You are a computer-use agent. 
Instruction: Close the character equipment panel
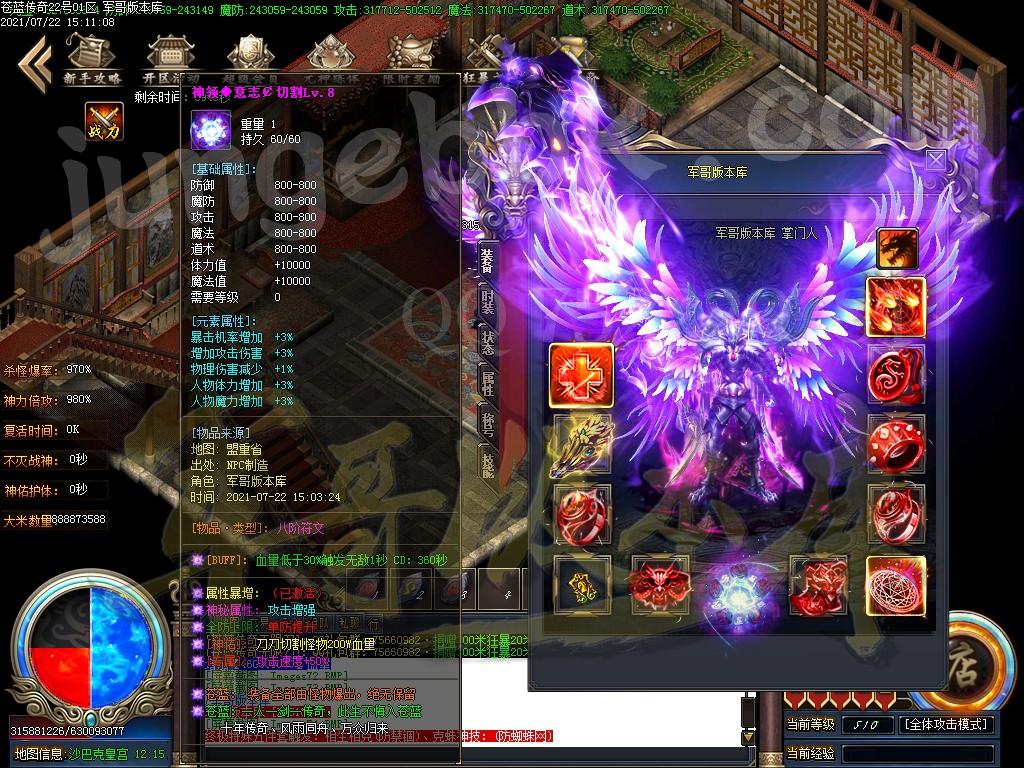click(935, 161)
